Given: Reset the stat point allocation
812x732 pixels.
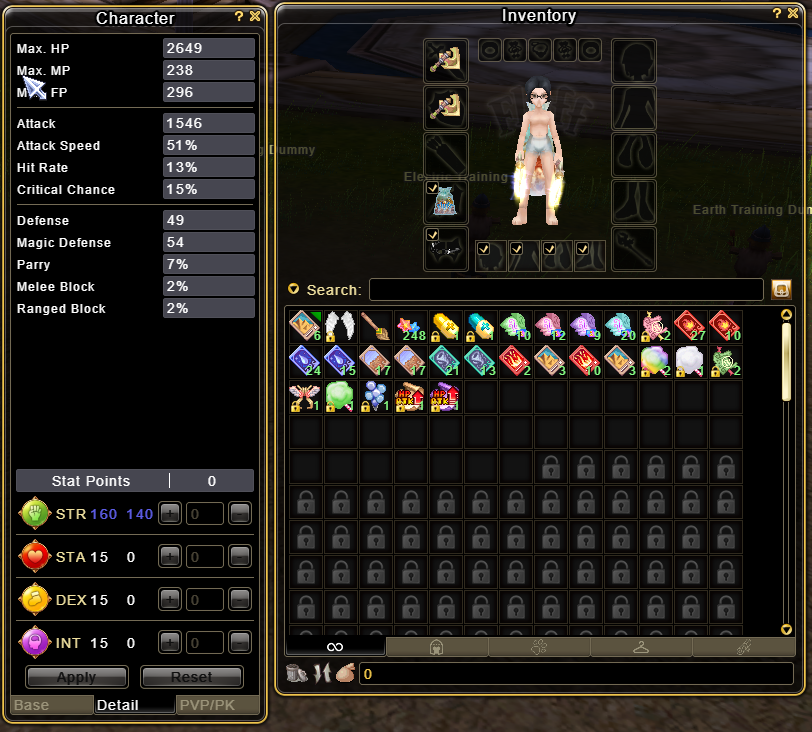Looking at the screenshot, I should pos(191,677).
